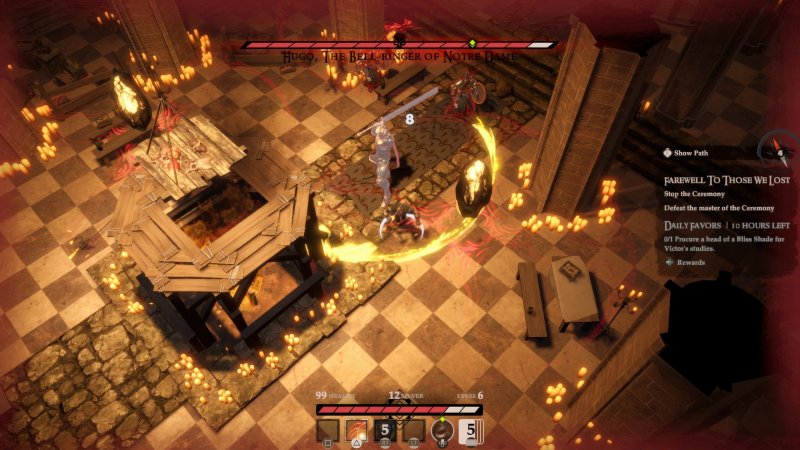
Task: Use the dark ability slot showing 5
Action: (384, 431)
